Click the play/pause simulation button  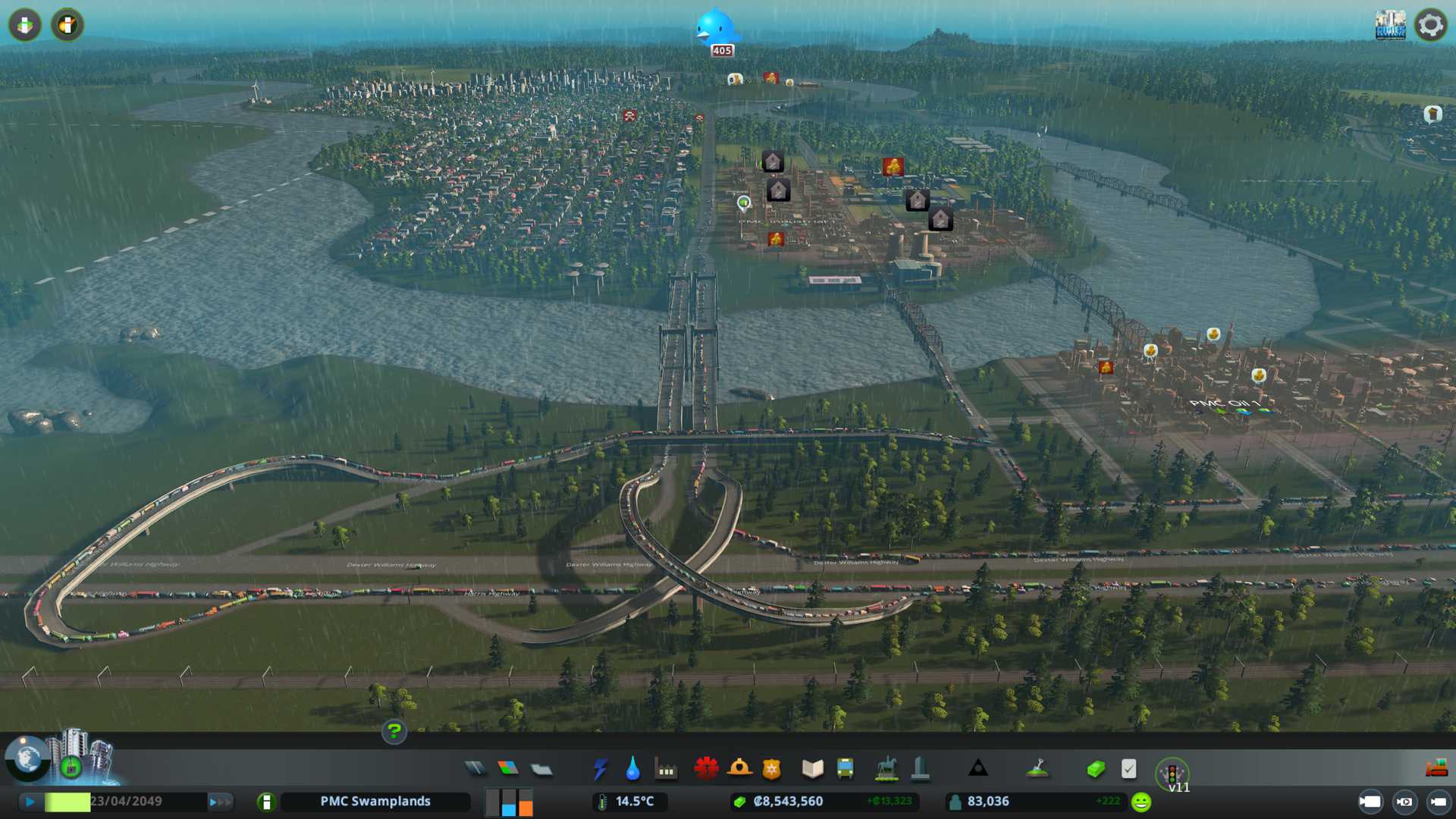[30, 802]
